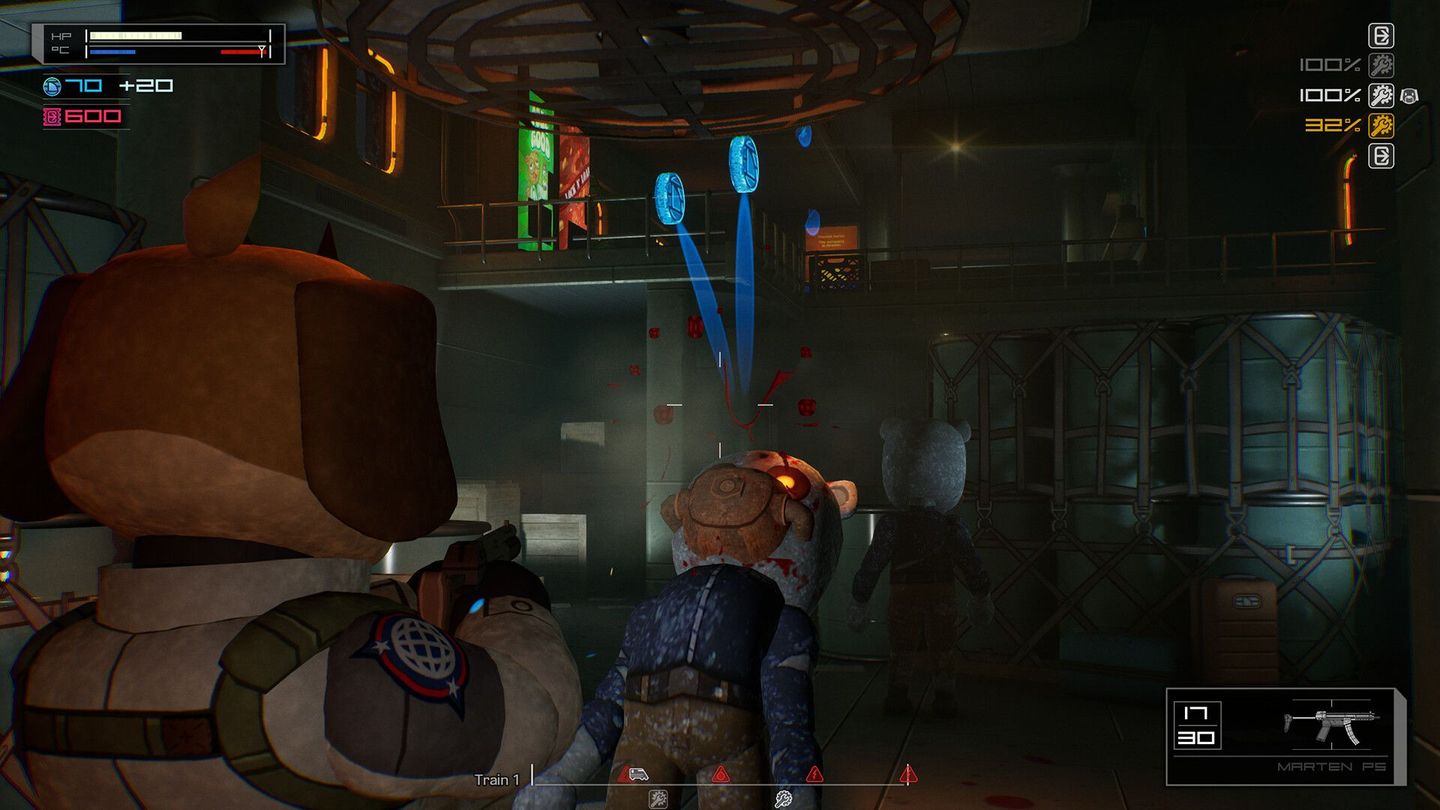Click the bottom exit-door icon under 32%
Viewport: 1440px width, 810px height.
point(1381,155)
